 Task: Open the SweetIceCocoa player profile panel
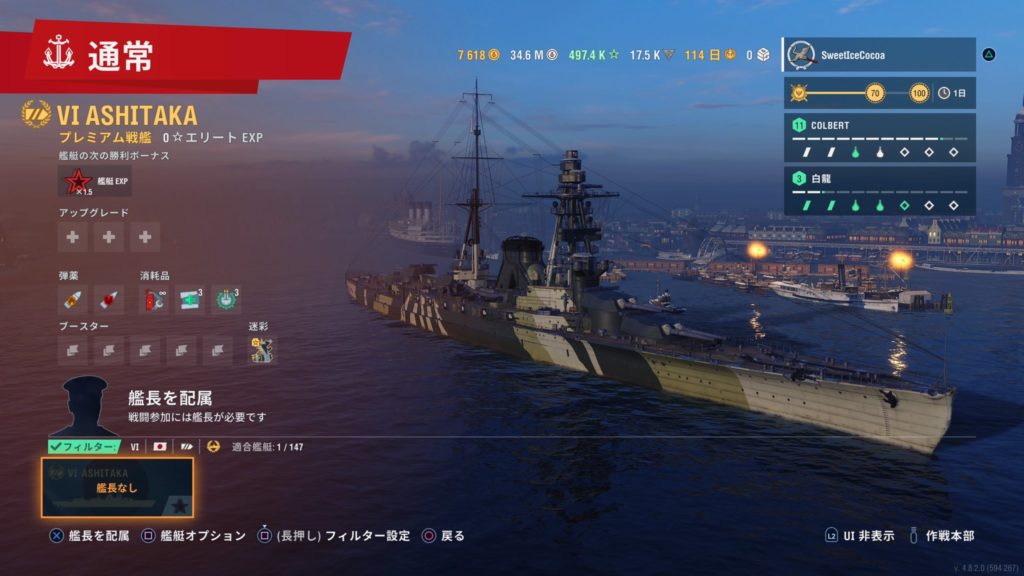tap(879, 55)
